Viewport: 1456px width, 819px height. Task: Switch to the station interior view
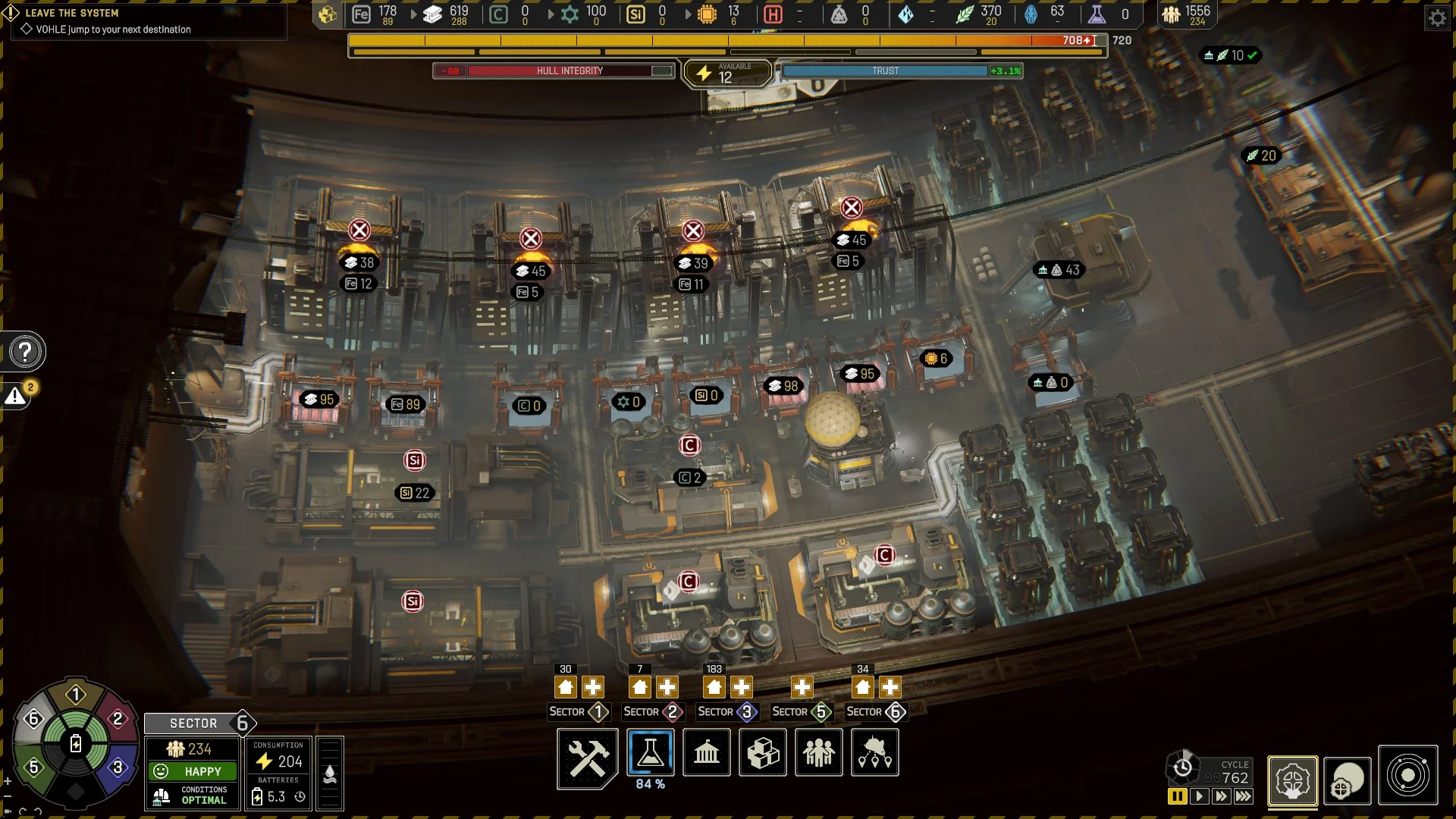point(1292,780)
